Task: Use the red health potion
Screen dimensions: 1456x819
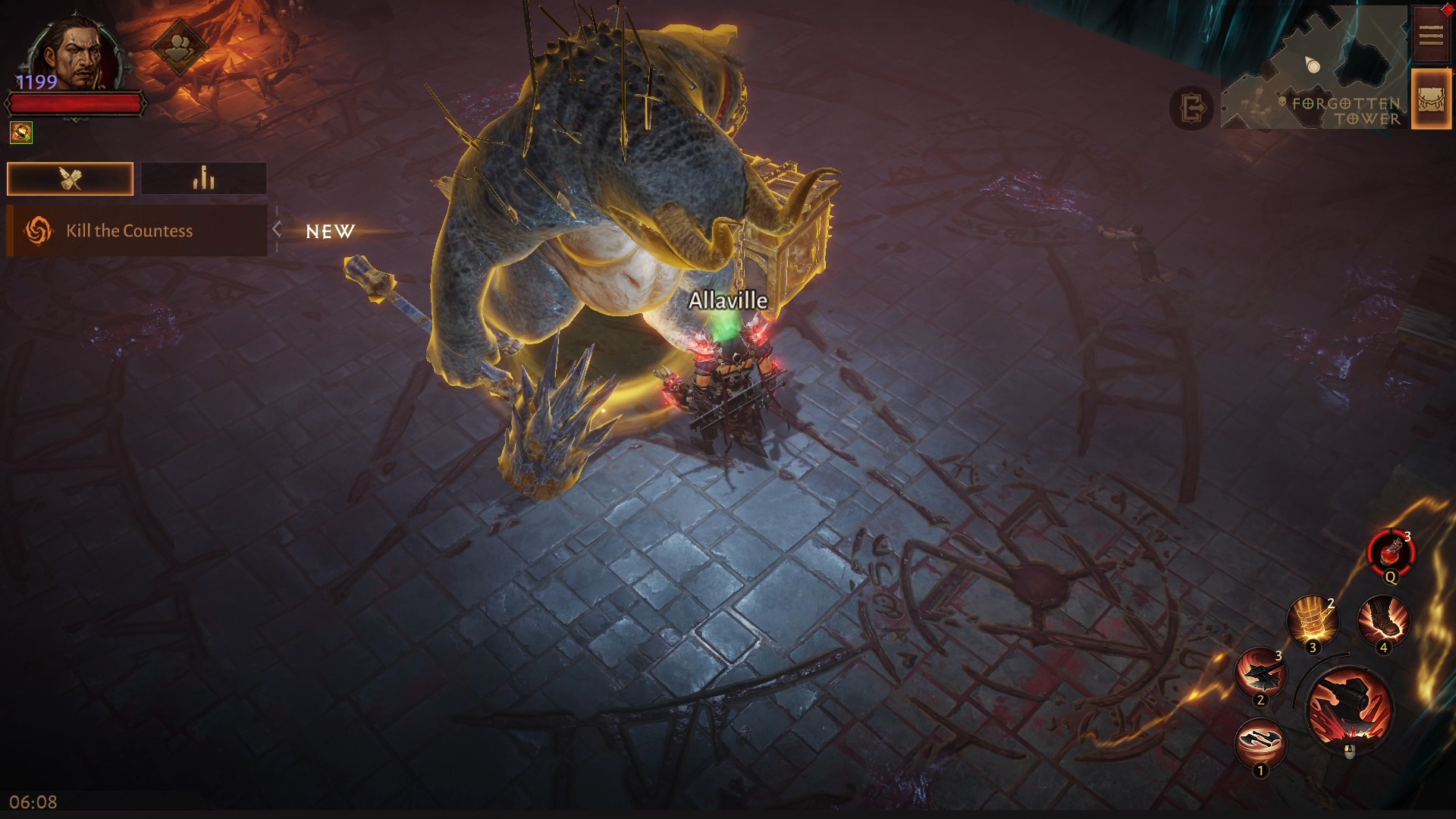Action: [x=1391, y=553]
